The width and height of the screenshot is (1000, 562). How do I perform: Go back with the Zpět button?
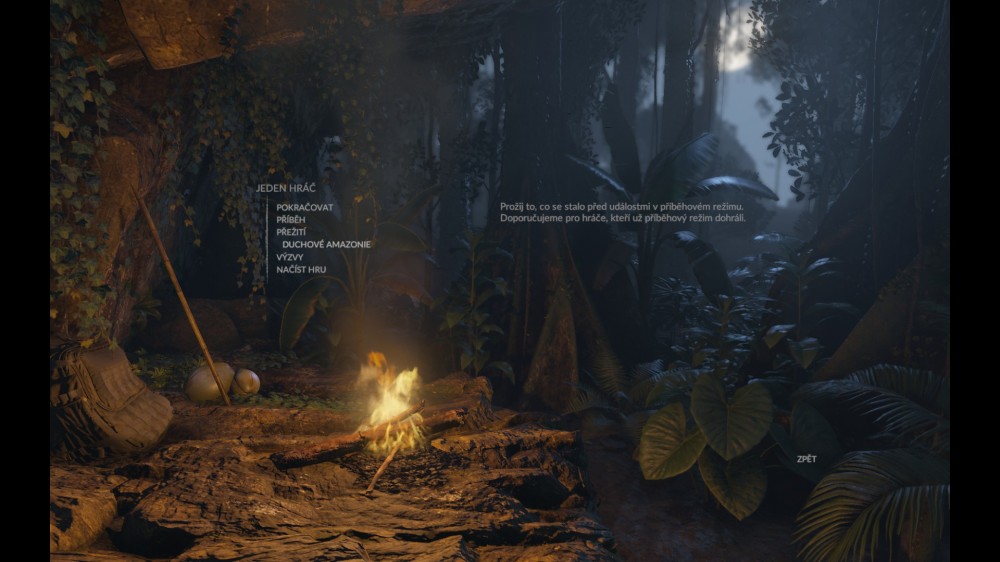coord(806,459)
